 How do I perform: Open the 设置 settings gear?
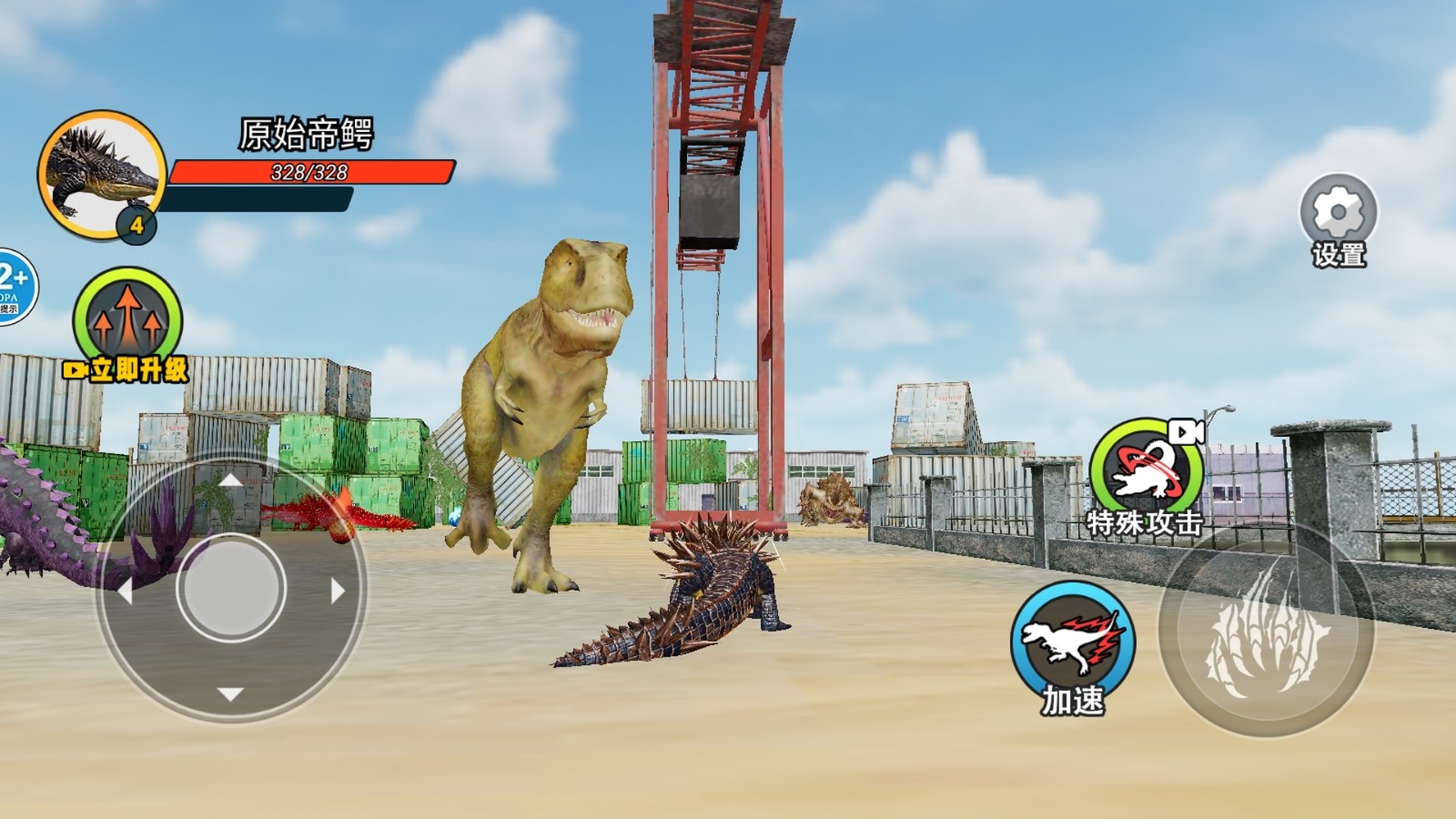pos(1338,213)
